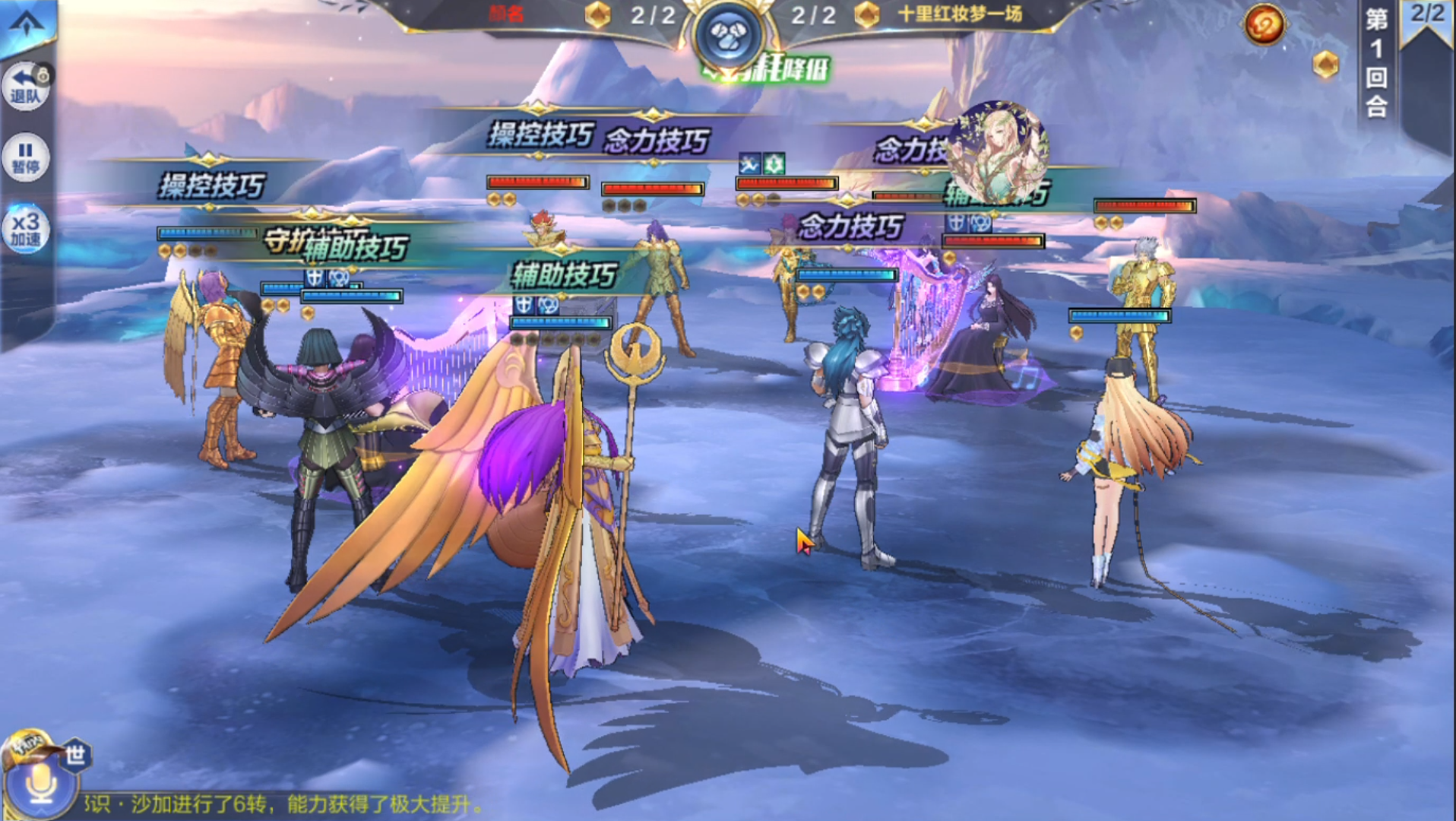Image resolution: width=1456 pixels, height=821 pixels.
Task: Tap the red swirl icon near the round counter
Action: pos(1264,26)
